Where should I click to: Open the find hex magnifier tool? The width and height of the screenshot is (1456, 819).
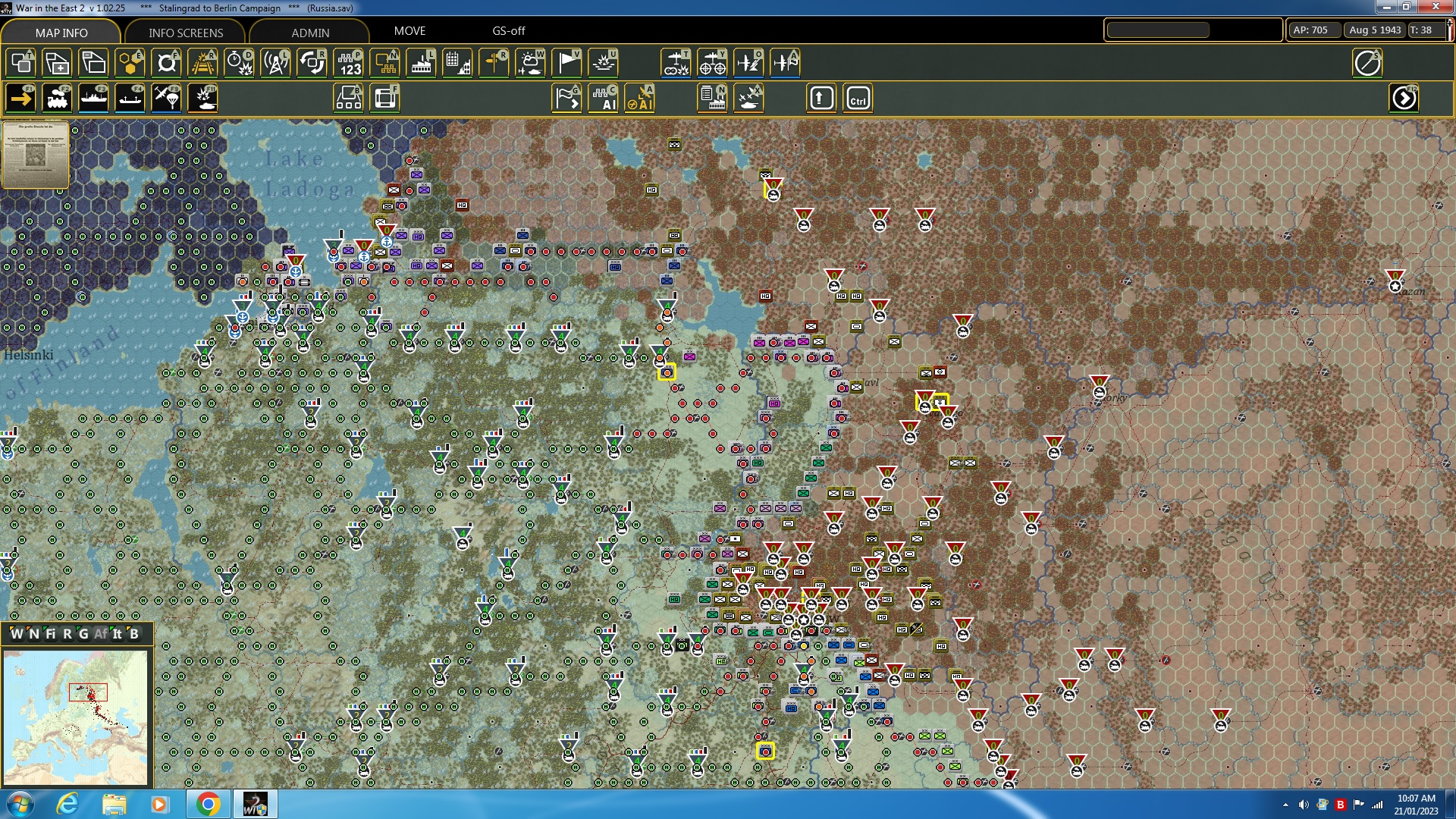(x=166, y=63)
